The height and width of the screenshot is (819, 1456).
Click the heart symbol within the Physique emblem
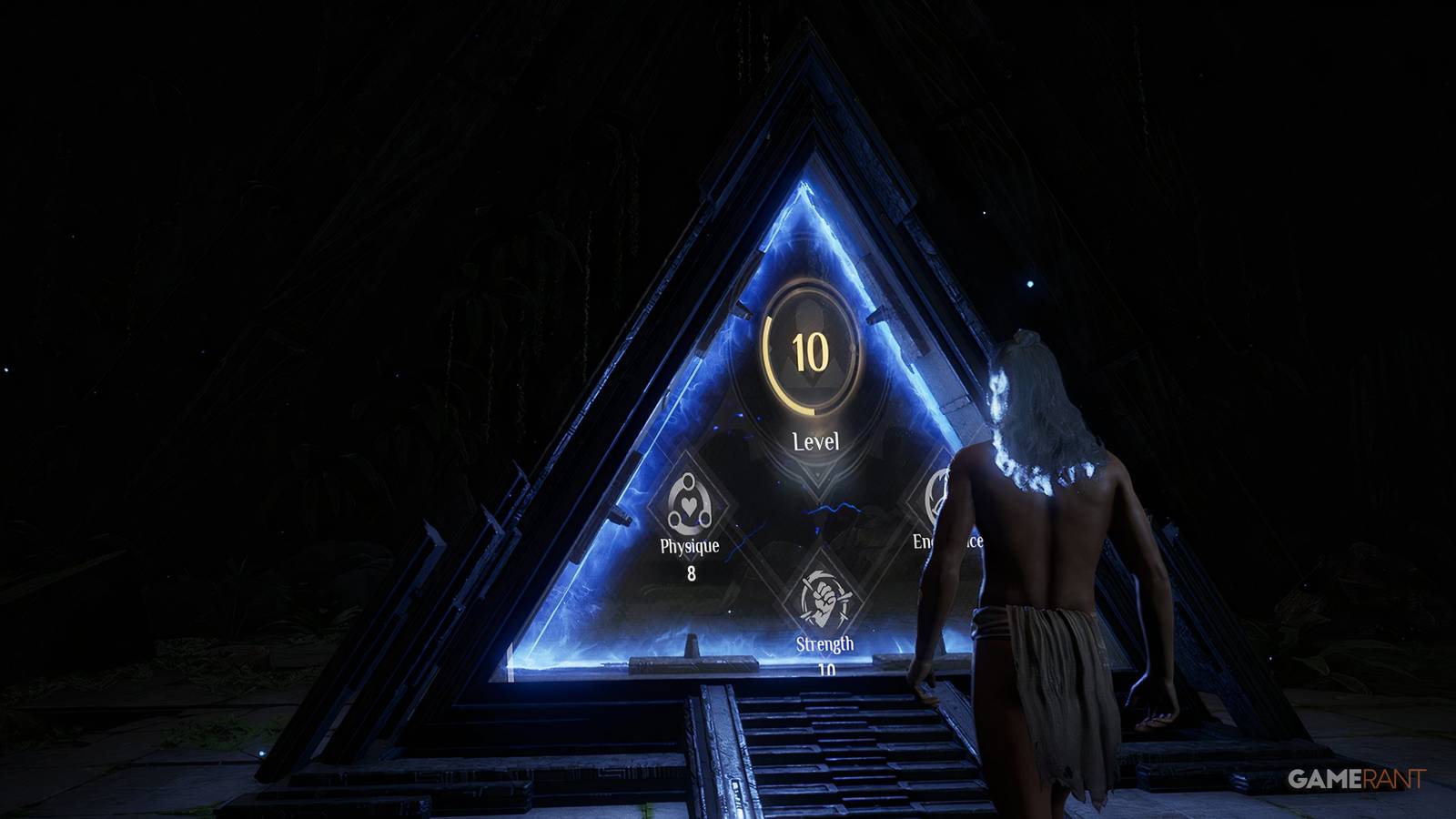tap(690, 502)
